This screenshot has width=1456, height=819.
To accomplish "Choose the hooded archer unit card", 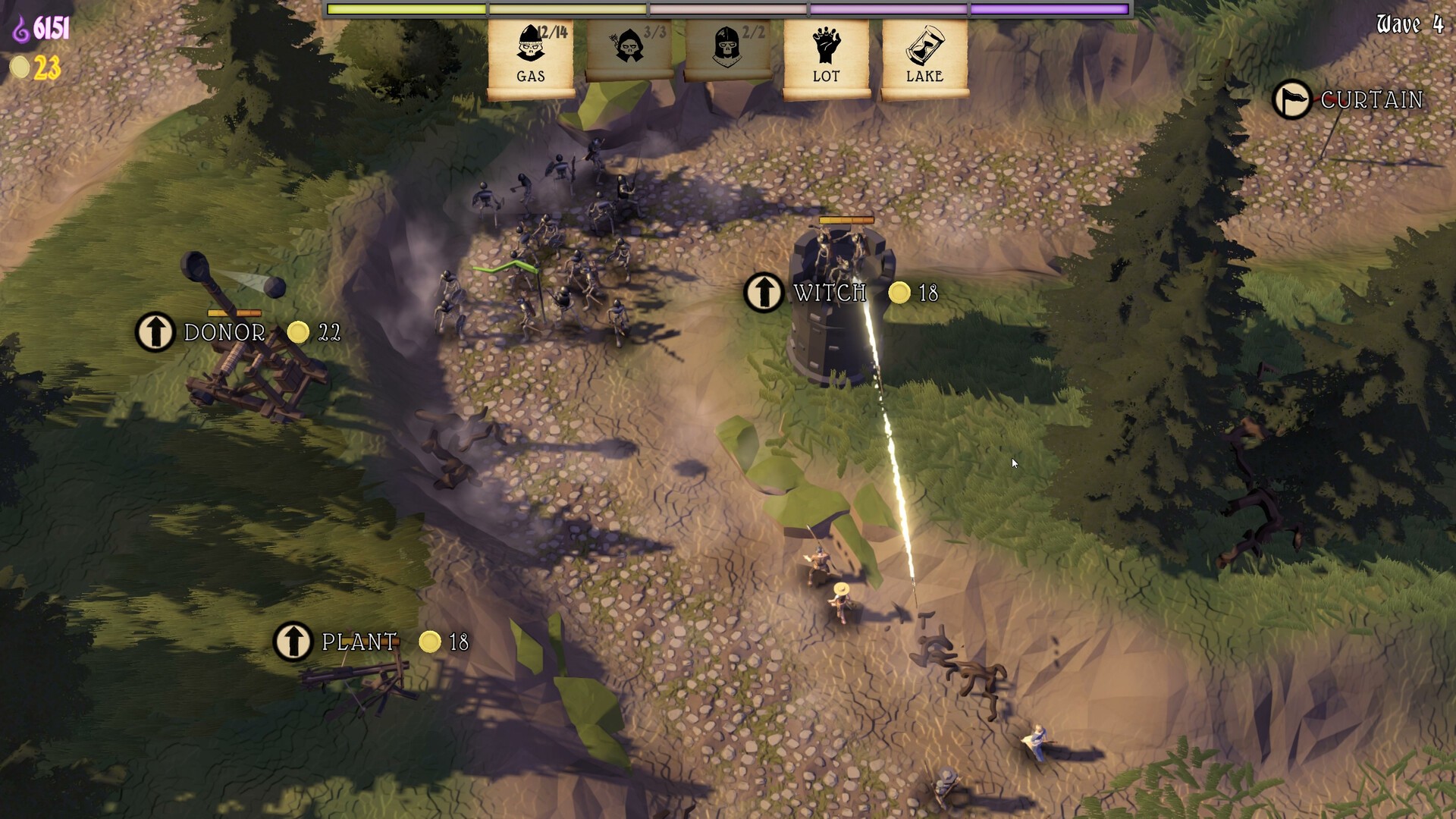I will (629, 50).
